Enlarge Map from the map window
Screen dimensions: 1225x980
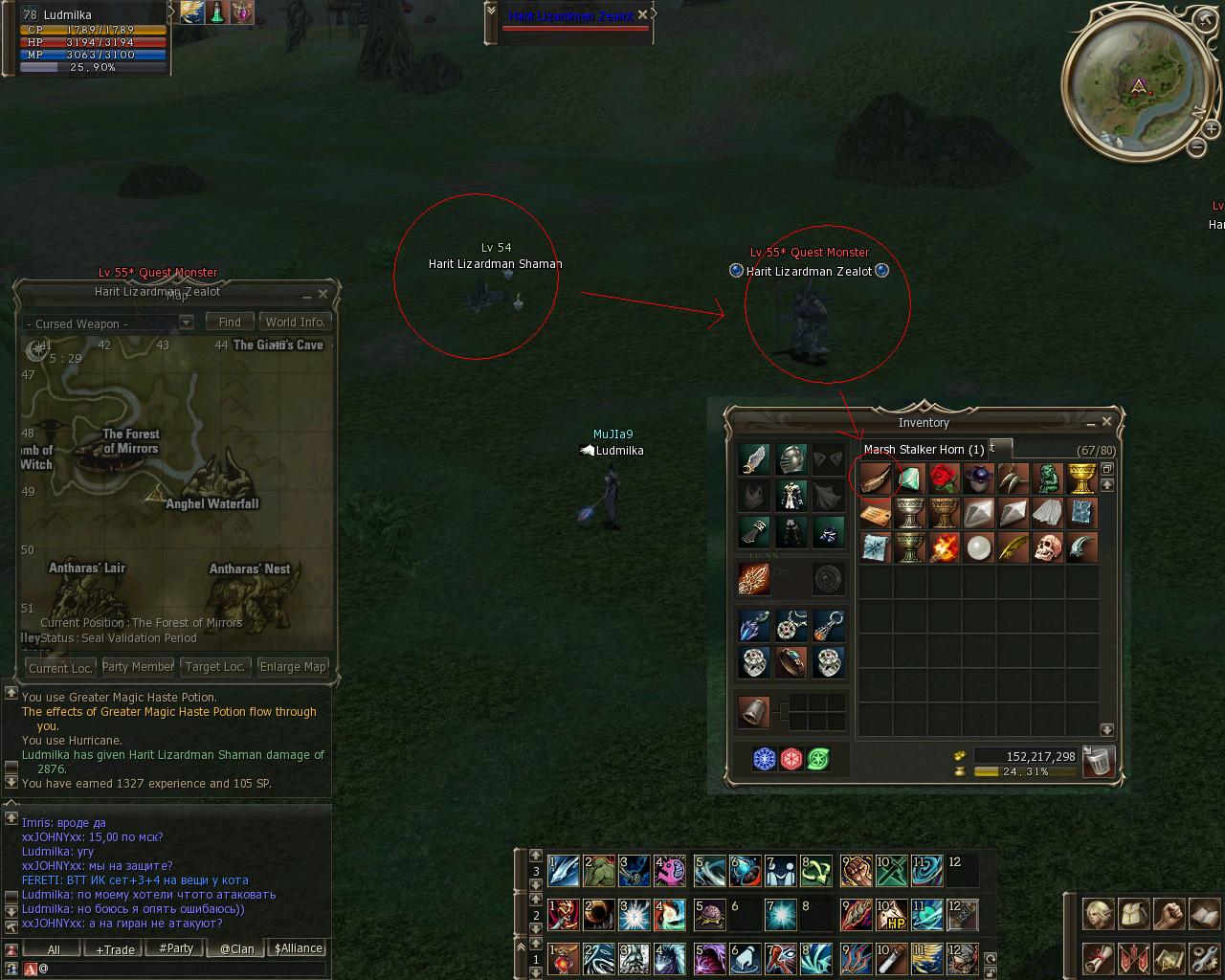293,667
